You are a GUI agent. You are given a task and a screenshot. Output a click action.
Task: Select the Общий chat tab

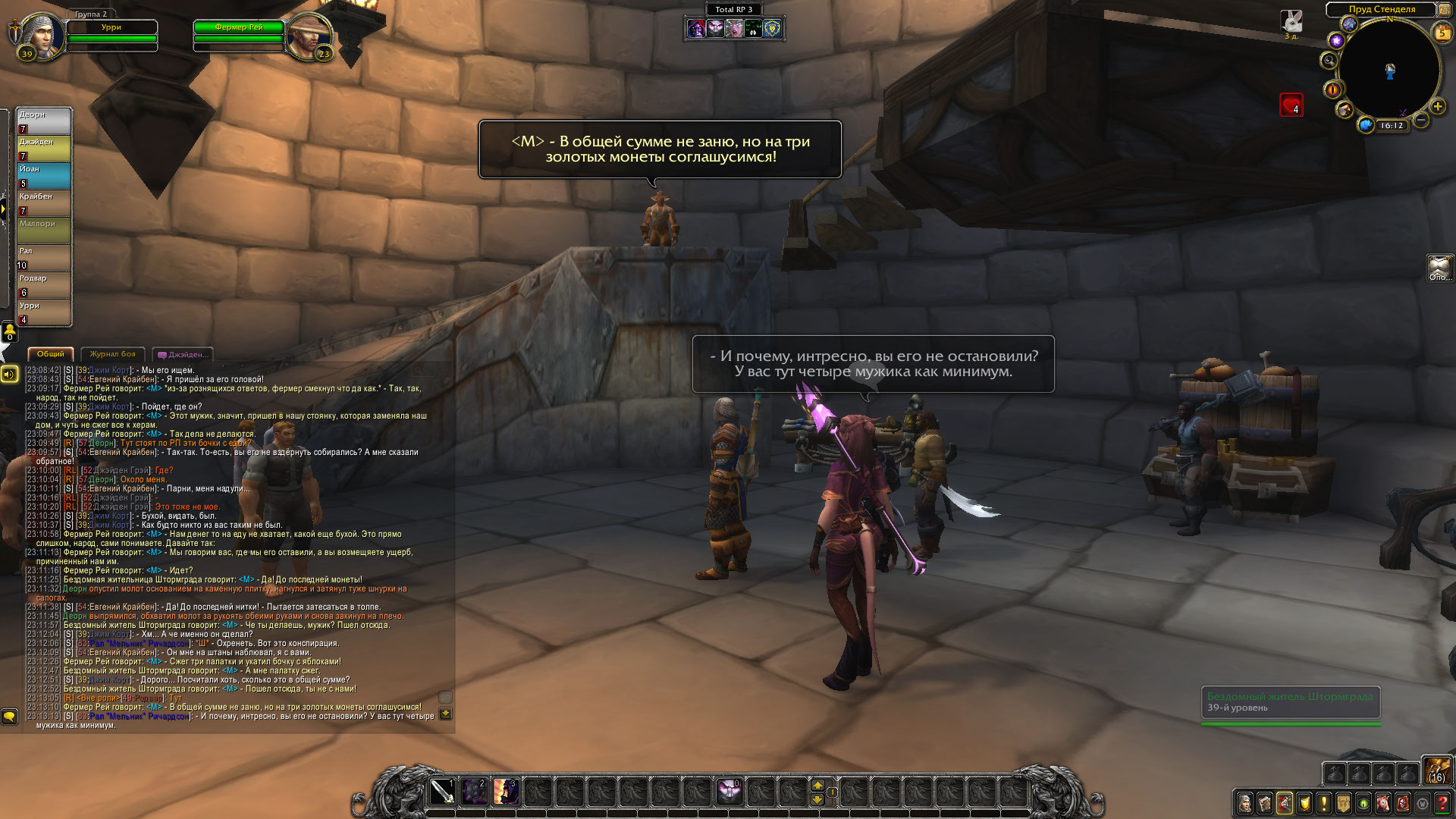click(x=51, y=354)
